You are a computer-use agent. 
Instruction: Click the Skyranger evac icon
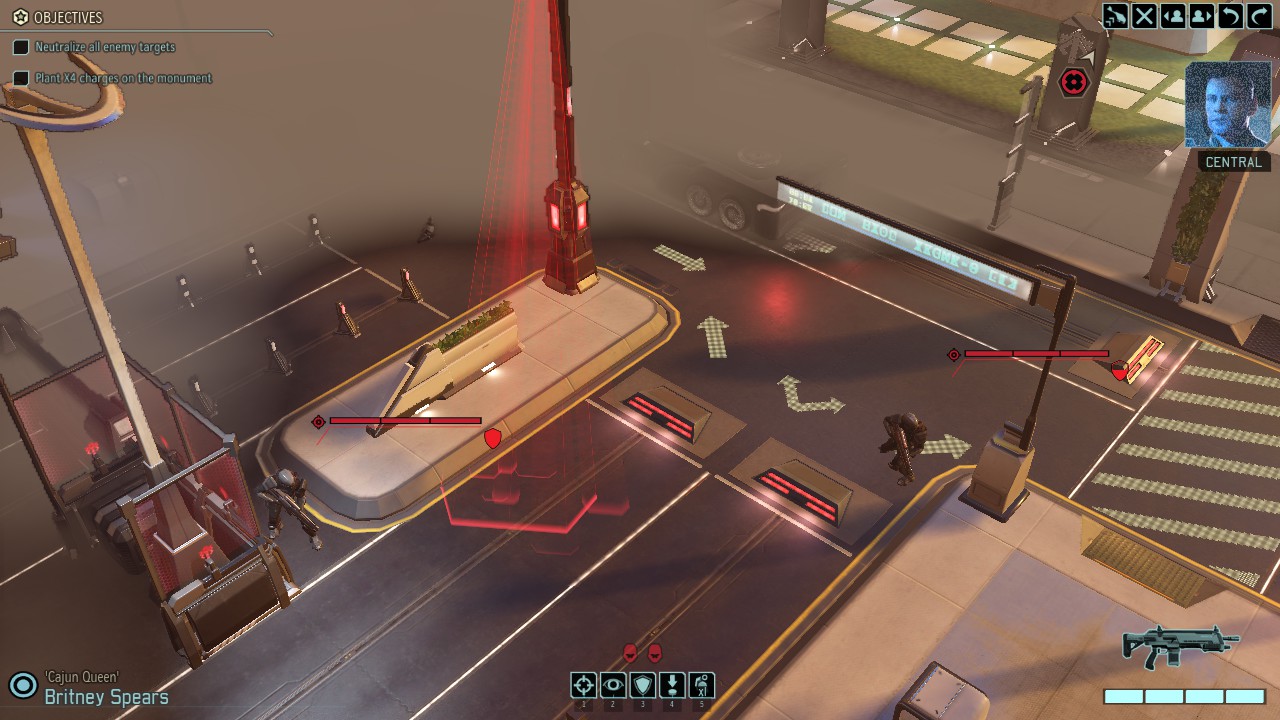tap(1115, 16)
